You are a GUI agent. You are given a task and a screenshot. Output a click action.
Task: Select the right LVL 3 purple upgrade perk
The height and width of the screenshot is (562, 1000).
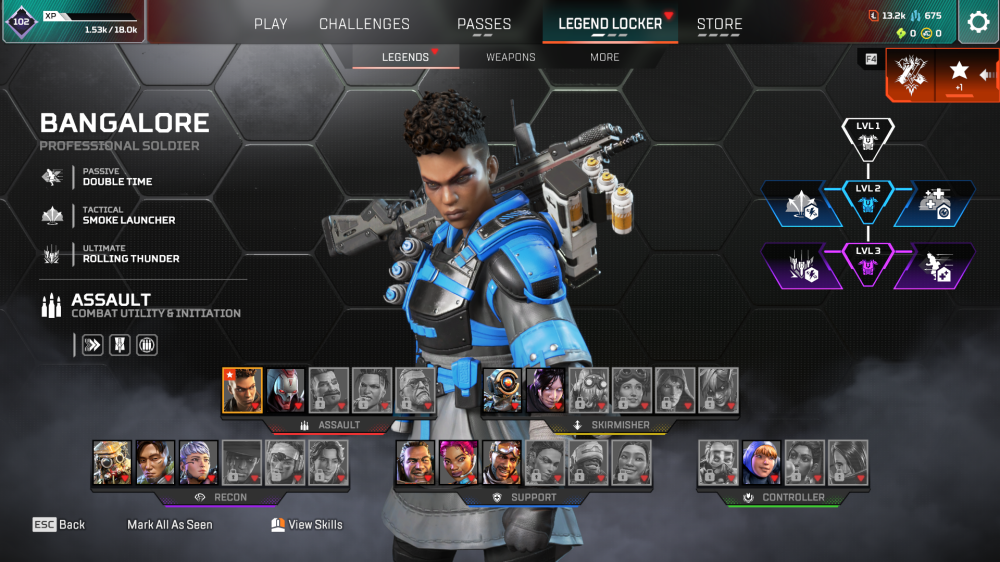938,268
